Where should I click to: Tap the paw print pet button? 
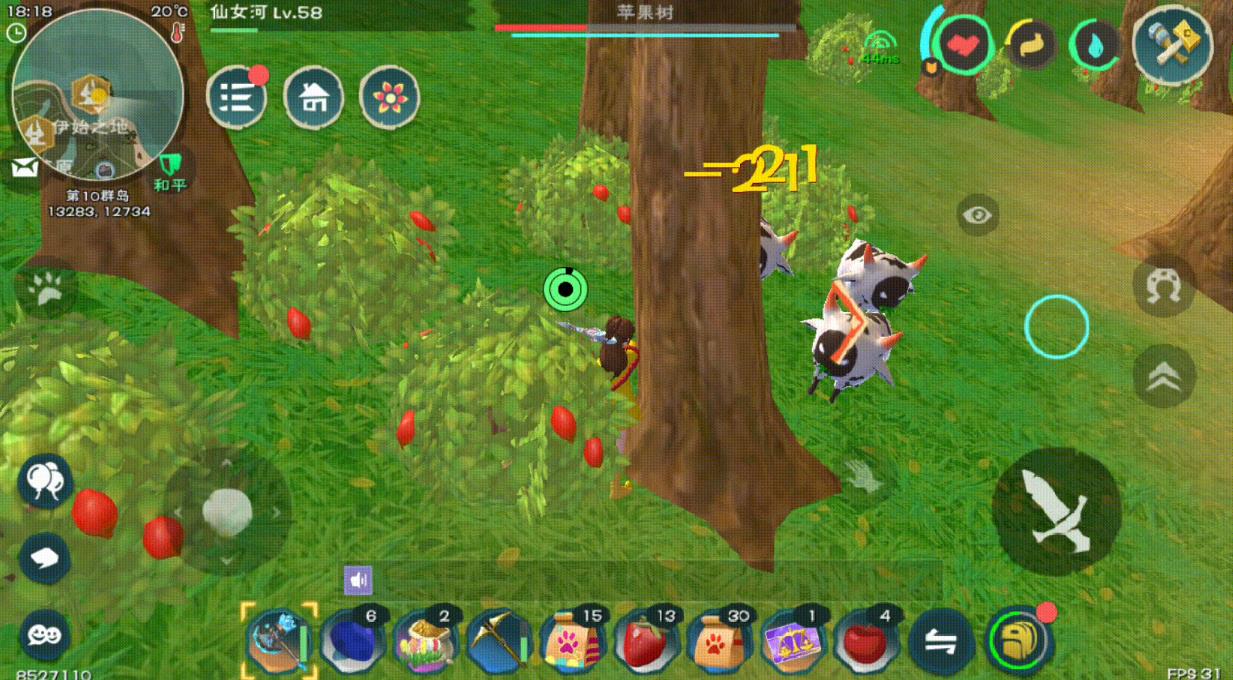pos(46,289)
